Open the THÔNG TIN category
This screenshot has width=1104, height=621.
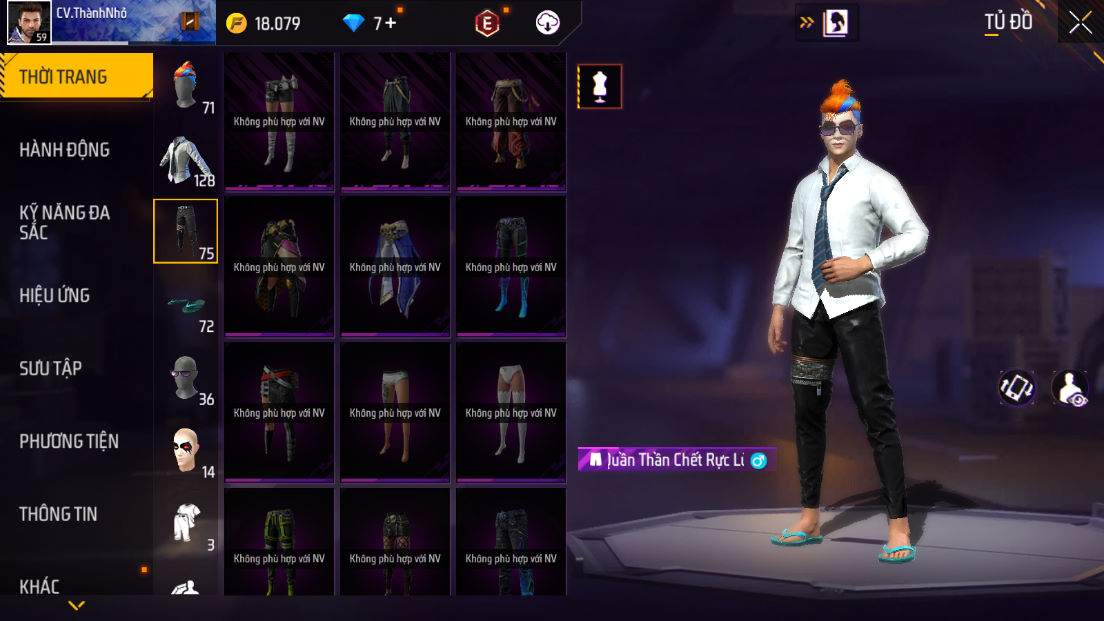(59, 514)
